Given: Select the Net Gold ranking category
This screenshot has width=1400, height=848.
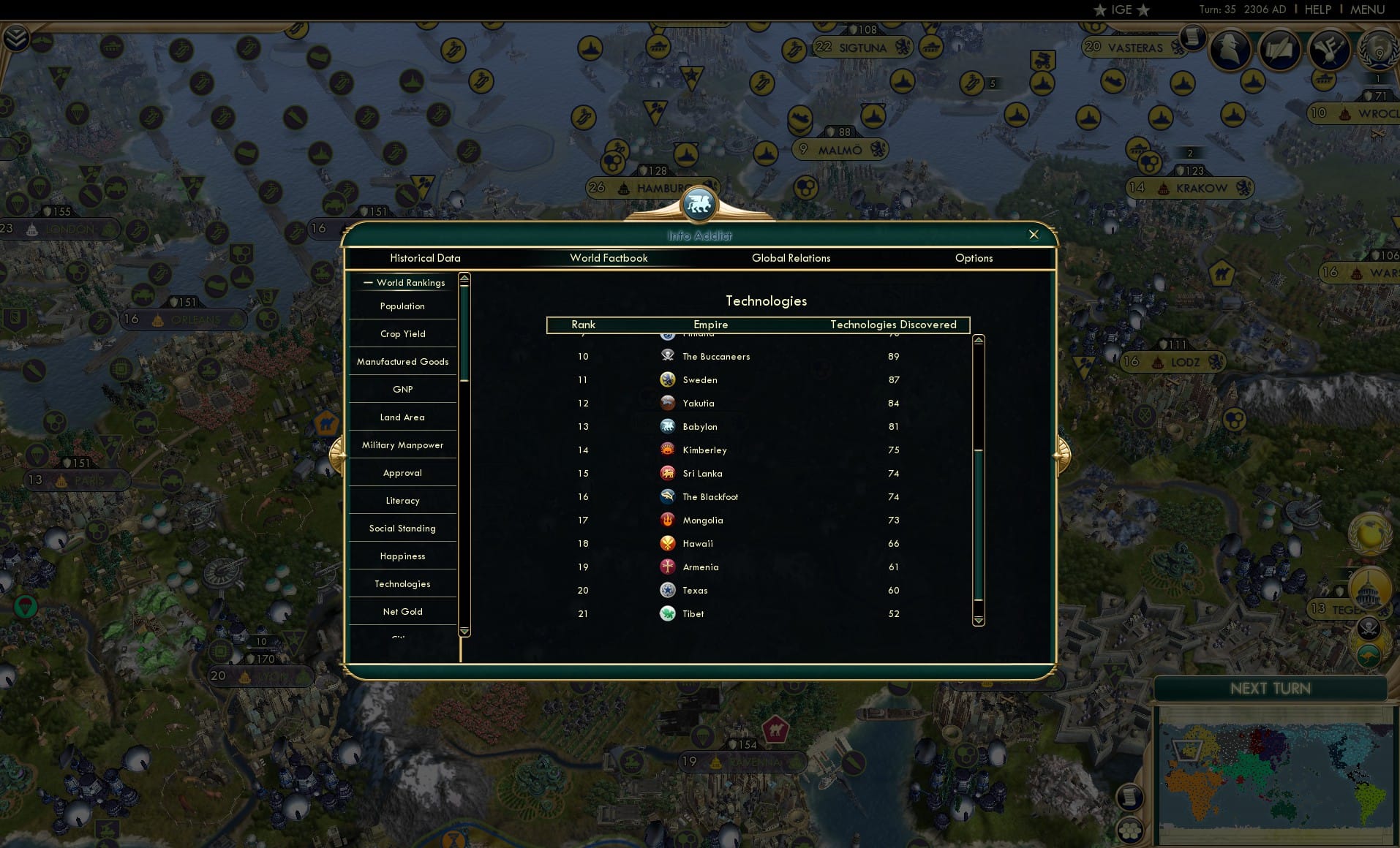Looking at the screenshot, I should [402, 611].
